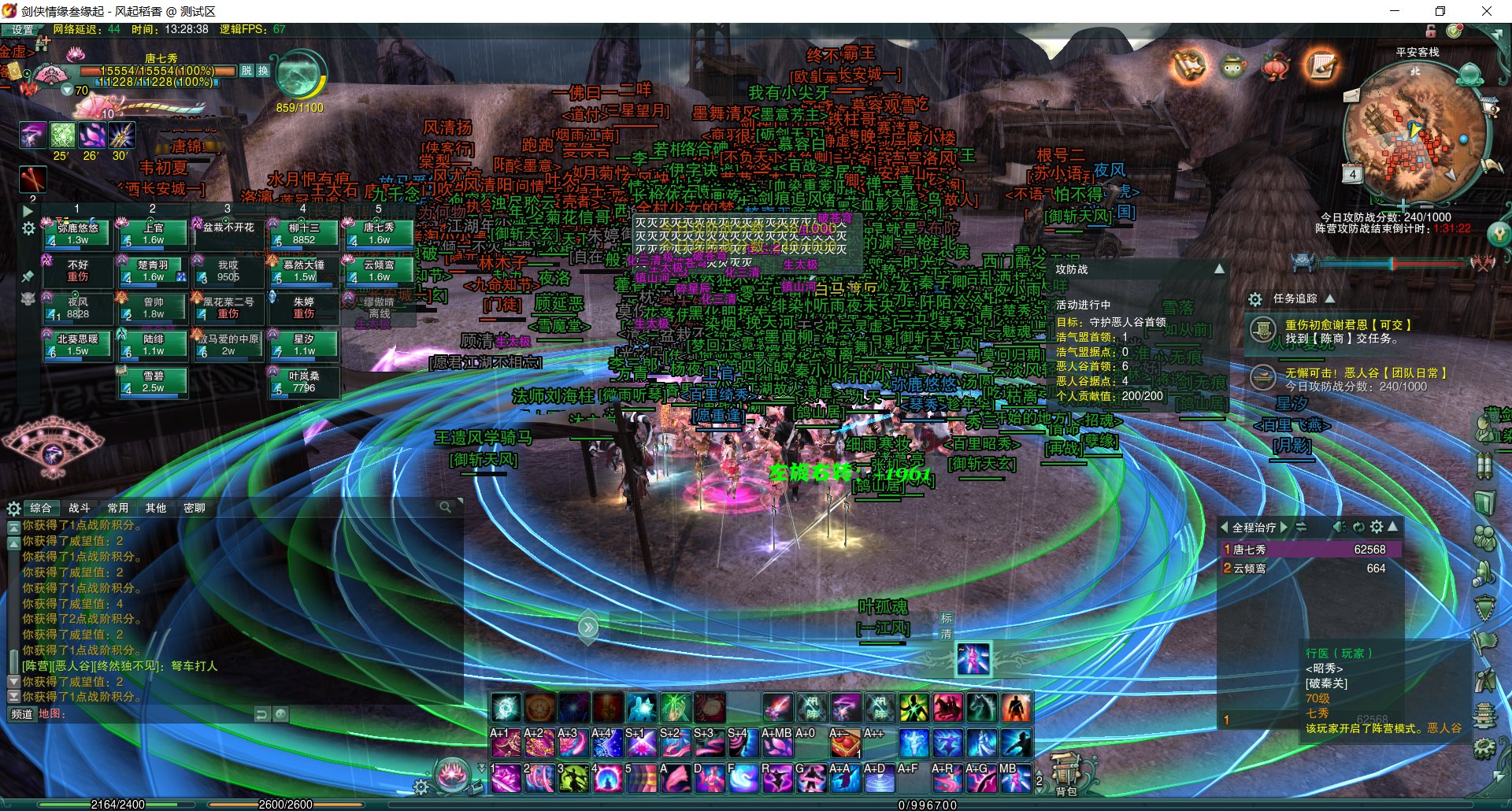Close the game window

pyautogui.click(x=1486, y=11)
